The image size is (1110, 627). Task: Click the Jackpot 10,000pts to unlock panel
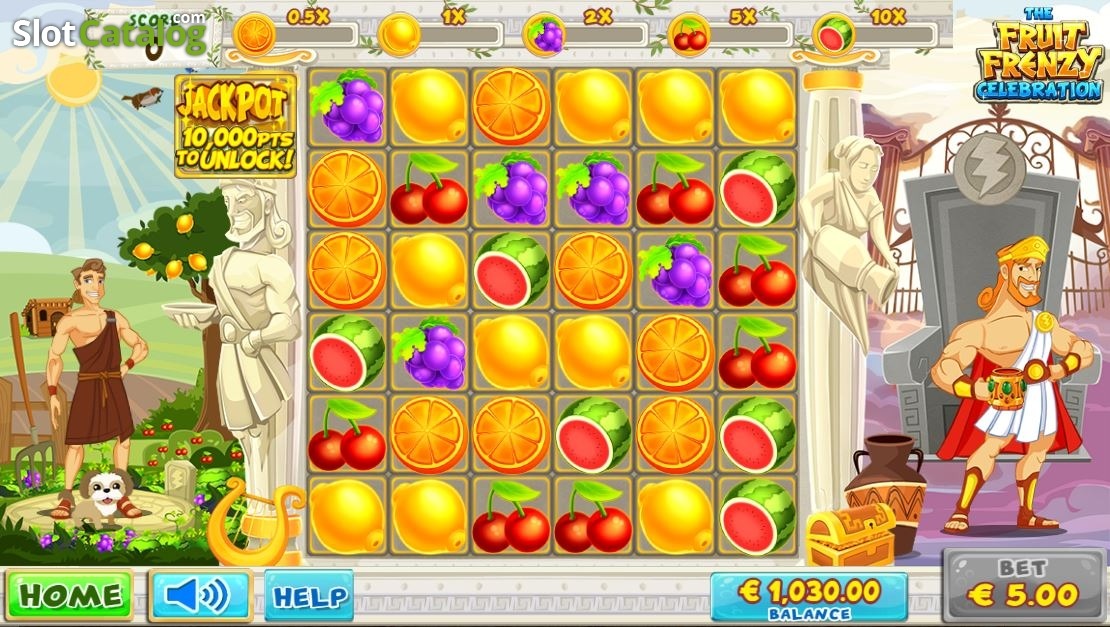pyautogui.click(x=236, y=126)
